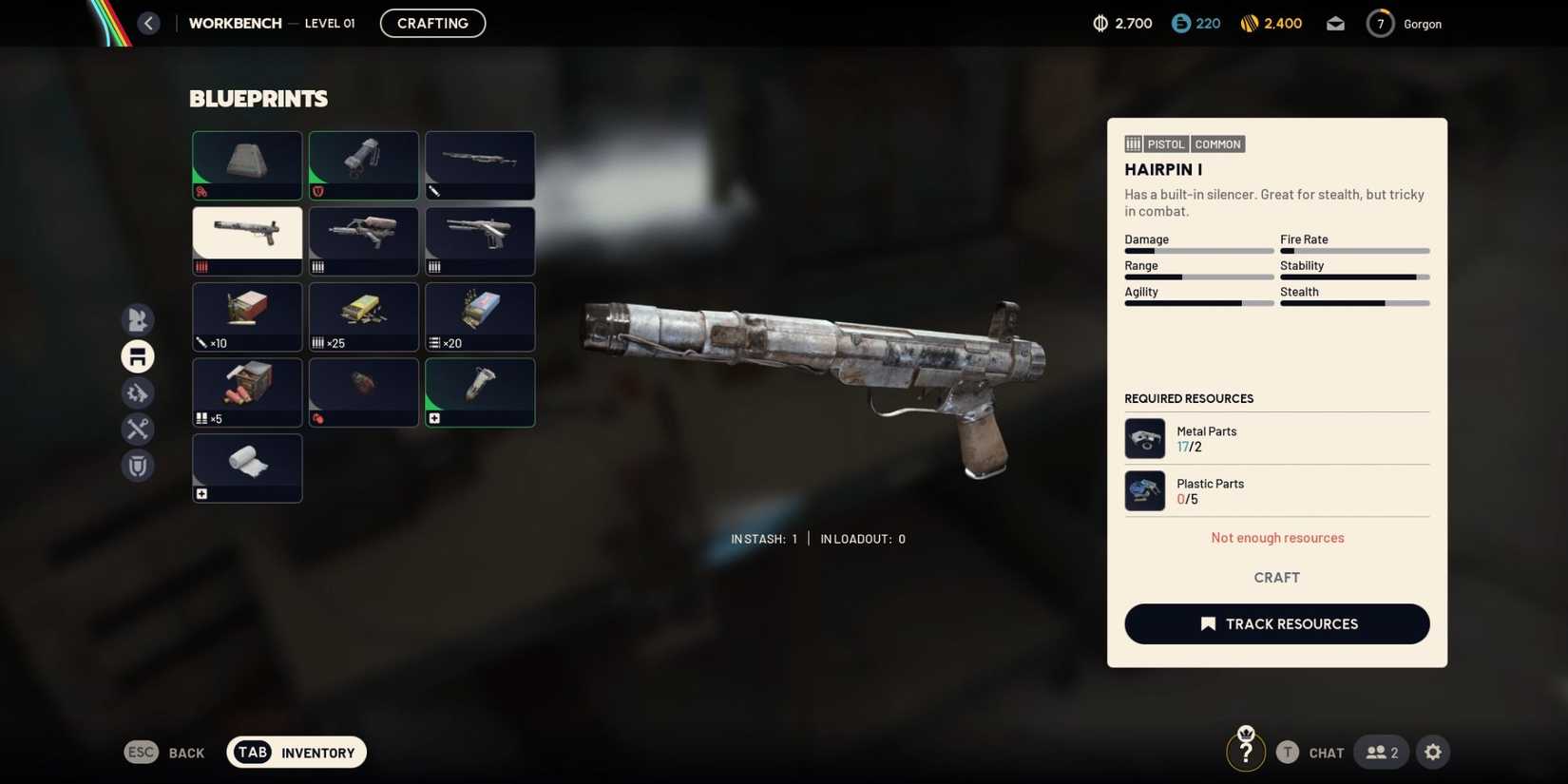Open the back arrow beside Workbench title
1568x784 pixels.
pos(148,23)
